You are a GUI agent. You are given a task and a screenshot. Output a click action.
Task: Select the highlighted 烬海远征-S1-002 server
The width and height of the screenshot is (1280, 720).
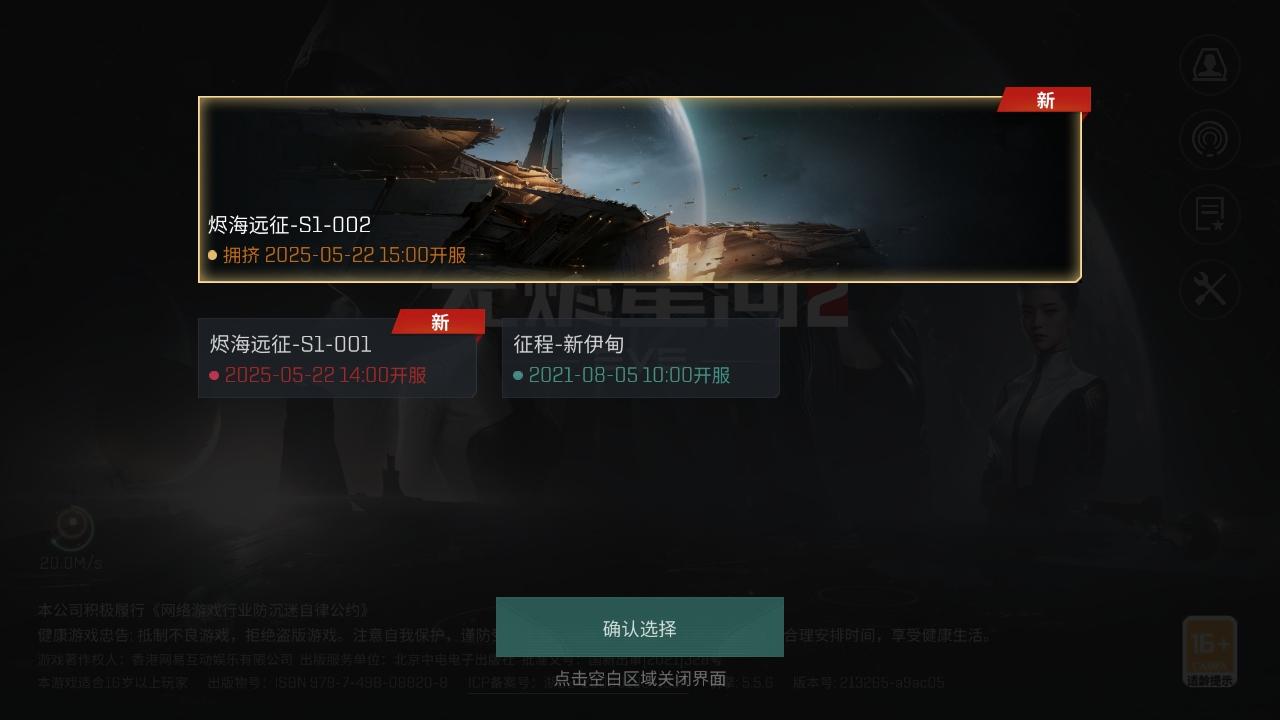[640, 188]
